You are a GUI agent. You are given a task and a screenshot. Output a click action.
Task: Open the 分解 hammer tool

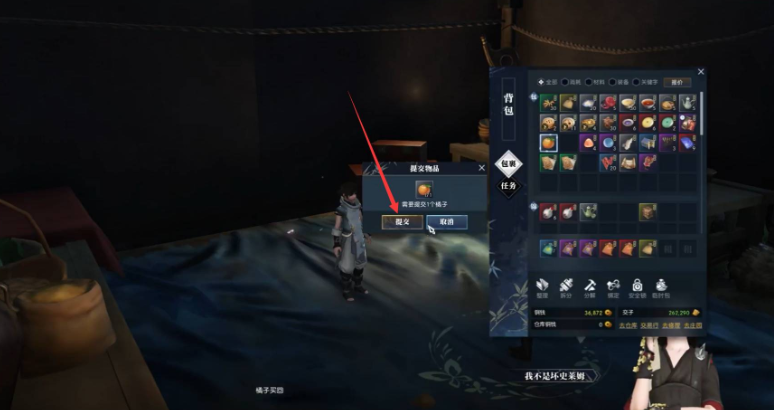click(589, 287)
